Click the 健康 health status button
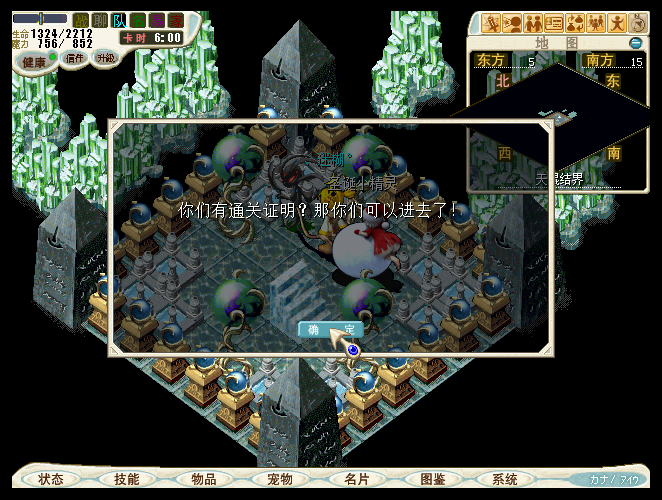The width and height of the screenshot is (662, 500). pos(34,61)
